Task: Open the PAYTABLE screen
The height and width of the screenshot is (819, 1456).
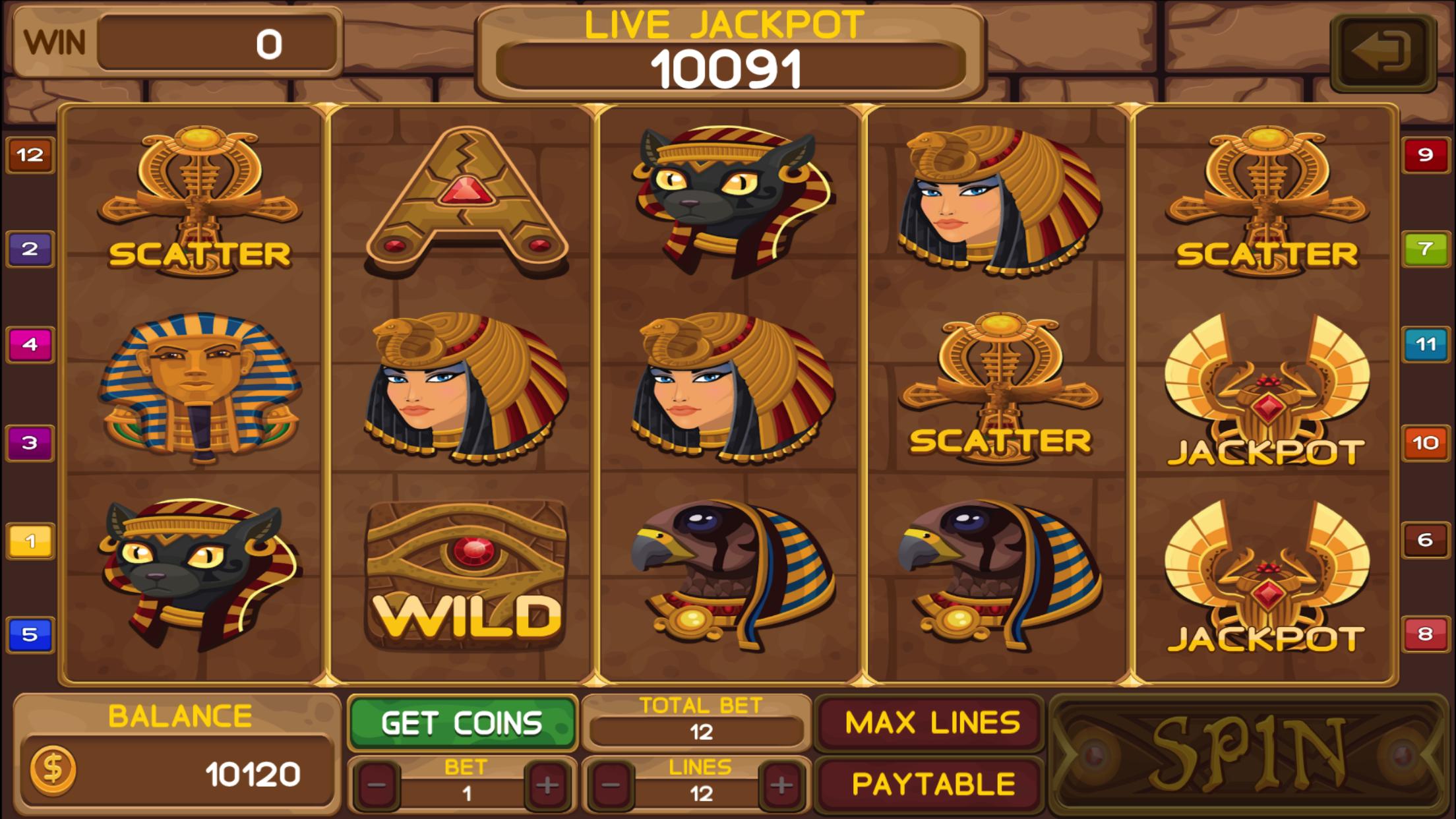Action: (933, 781)
